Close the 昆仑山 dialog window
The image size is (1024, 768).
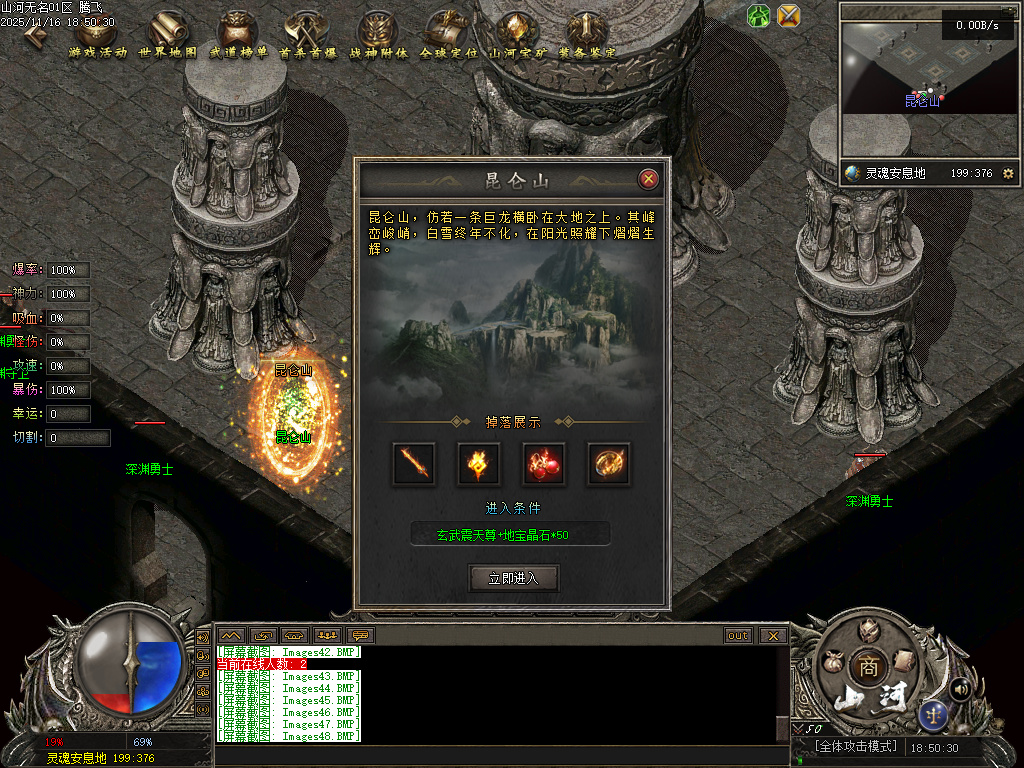click(x=649, y=179)
